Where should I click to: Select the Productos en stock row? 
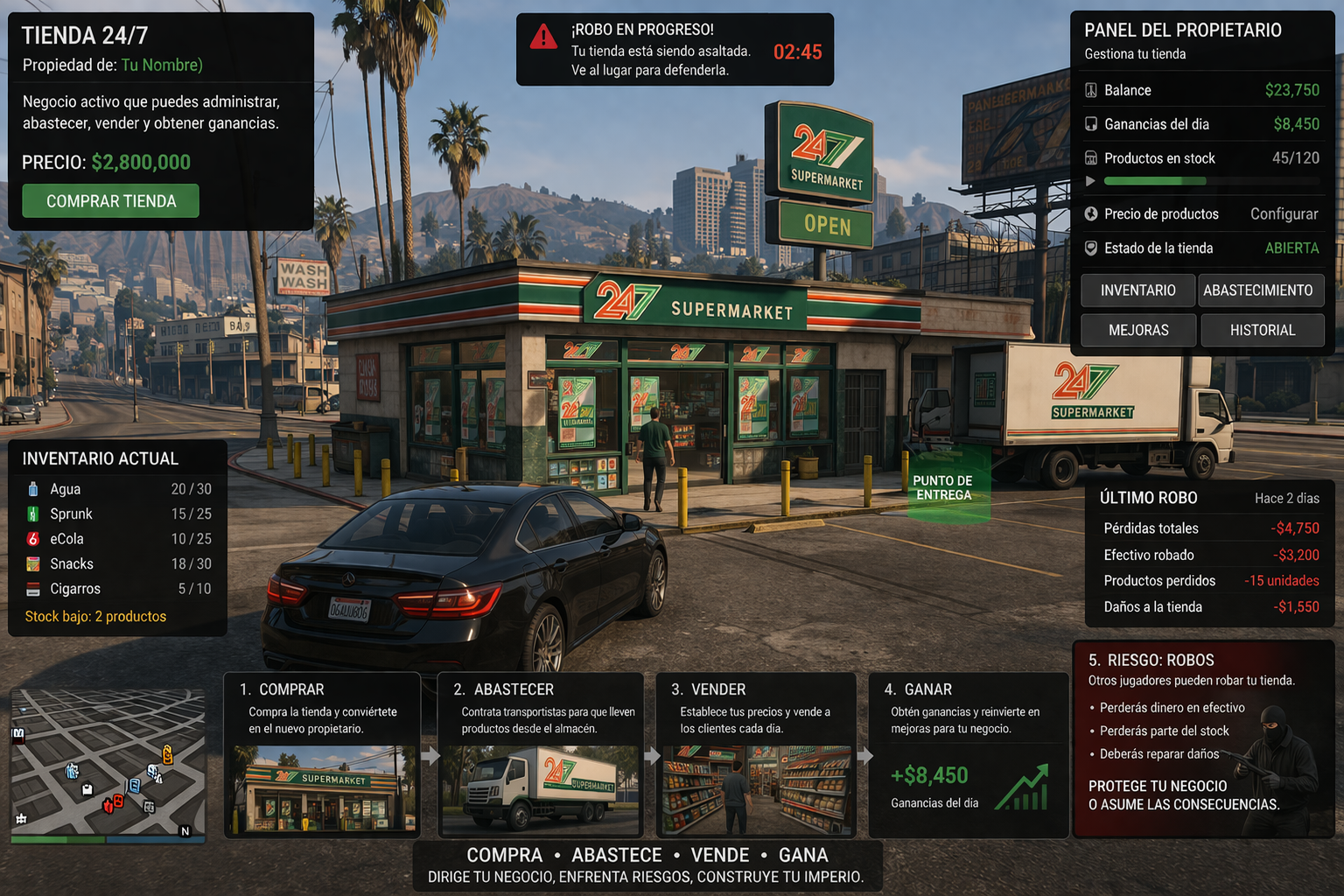pyautogui.click(x=1202, y=159)
